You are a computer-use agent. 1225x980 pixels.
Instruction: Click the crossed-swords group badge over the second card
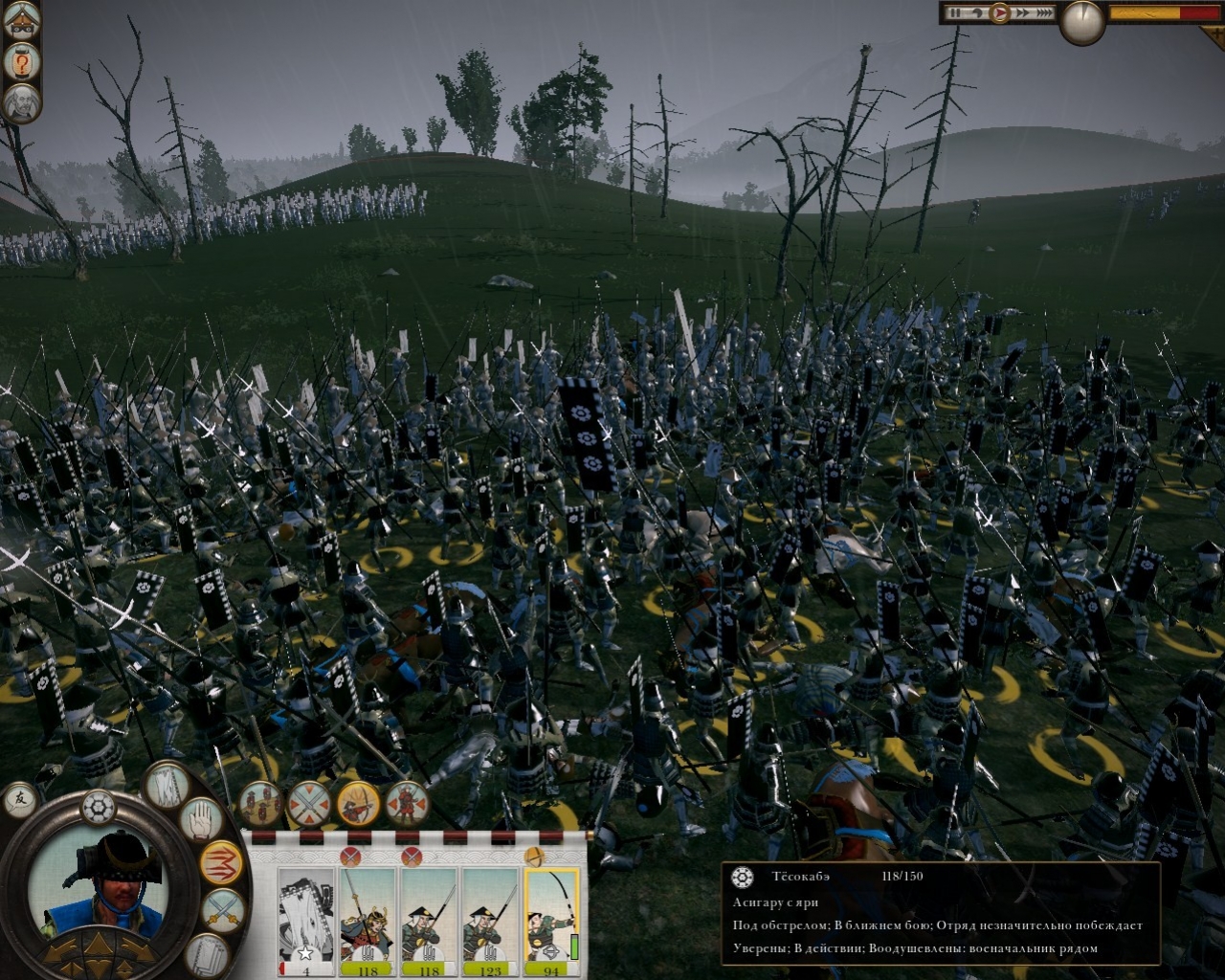(350, 857)
